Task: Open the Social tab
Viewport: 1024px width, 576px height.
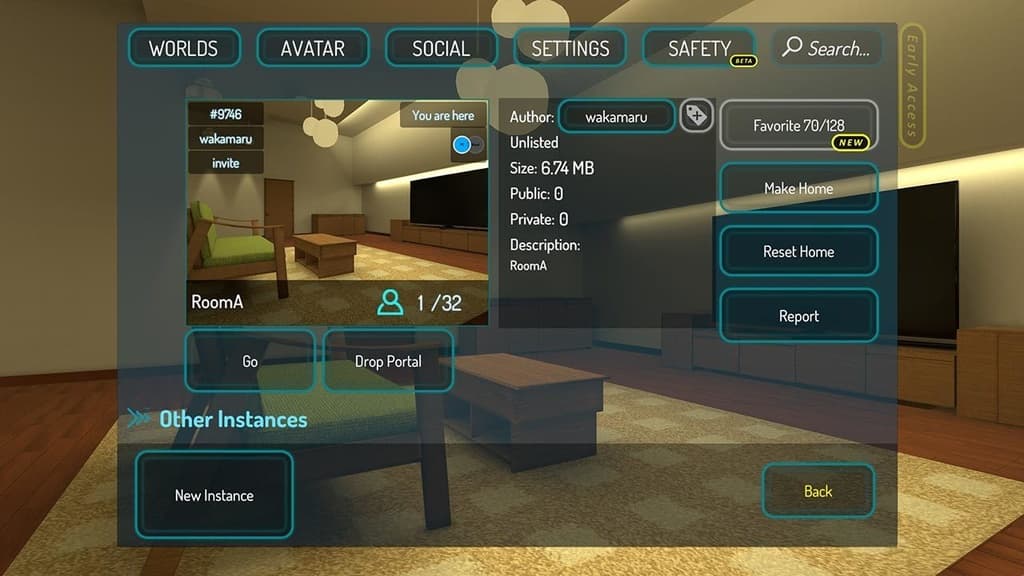Action: [x=441, y=48]
